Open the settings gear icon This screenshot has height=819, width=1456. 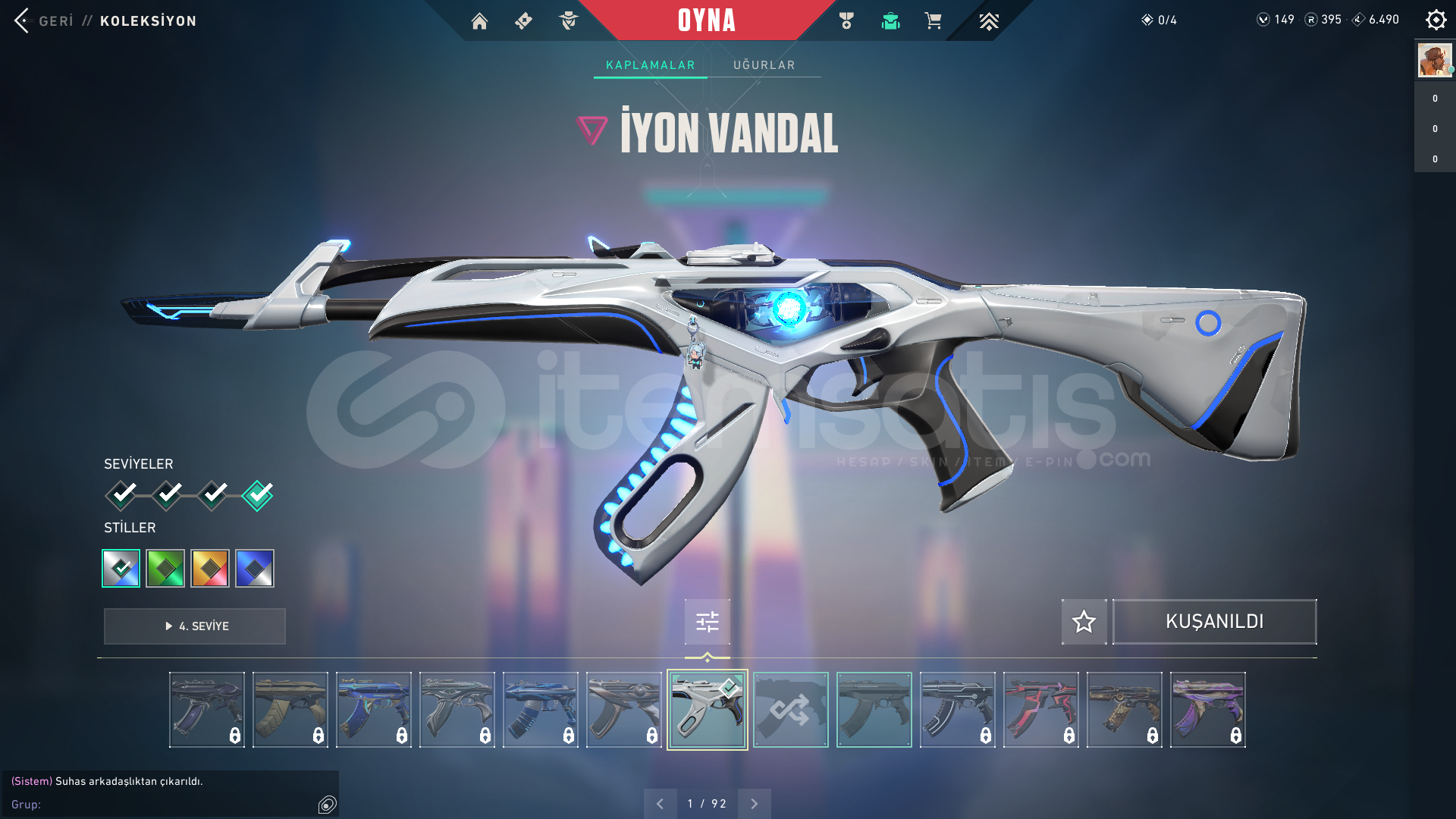pyautogui.click(x=1436, y=20)
